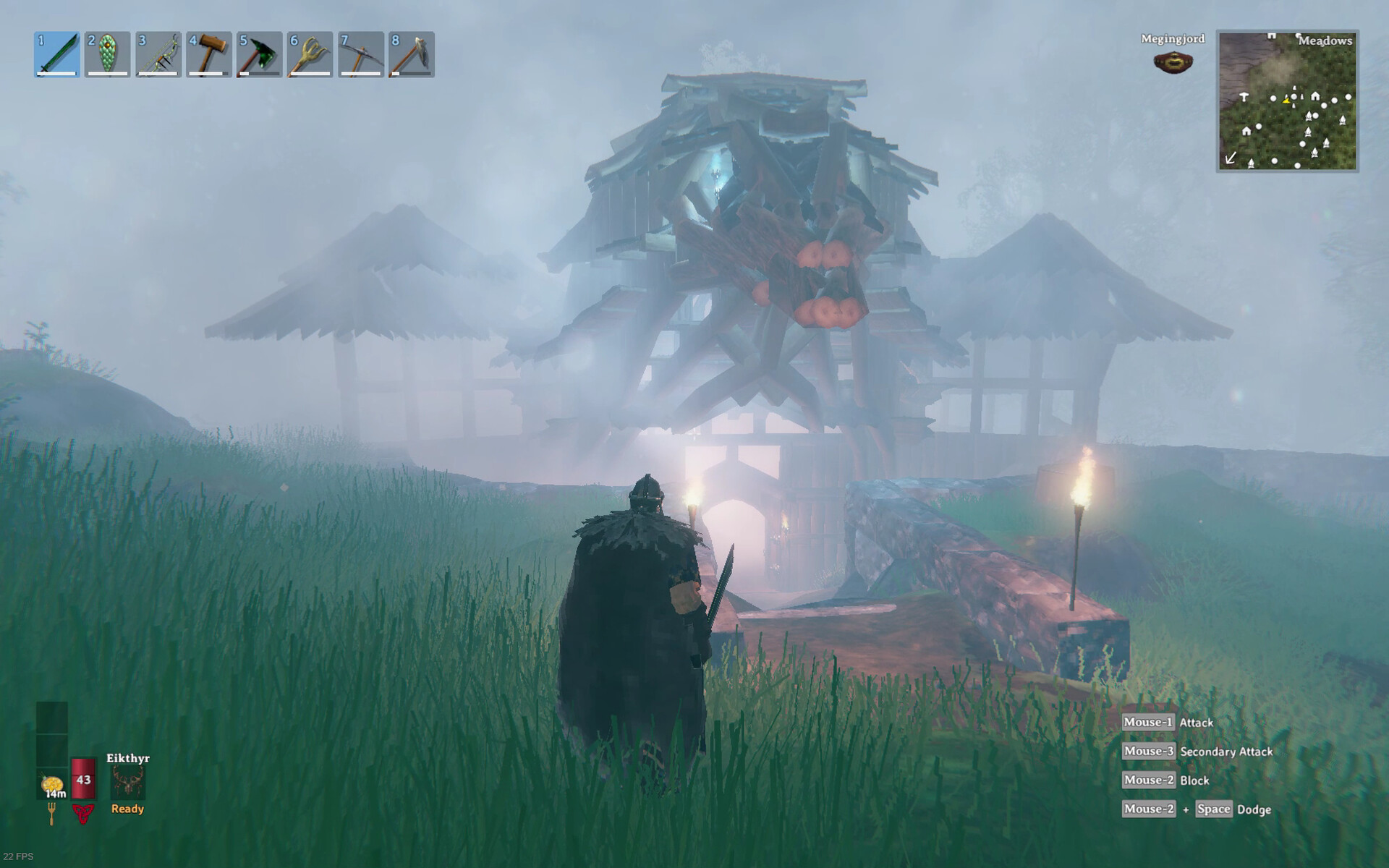Click the yellow player arrow on the minimap

coord(1286,101)
